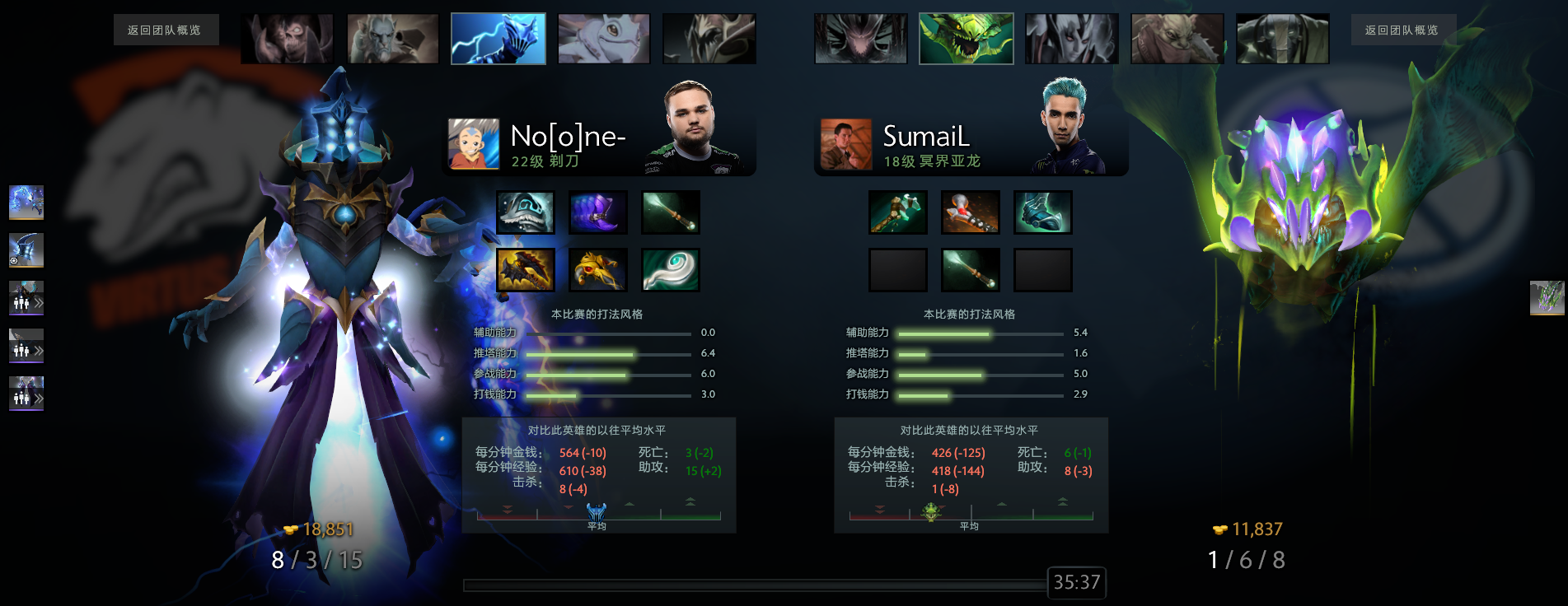Pick the Drow Ranger hero portrait
The width and height of the screenshot is (1568, 606).
[x=1071, y=39]
